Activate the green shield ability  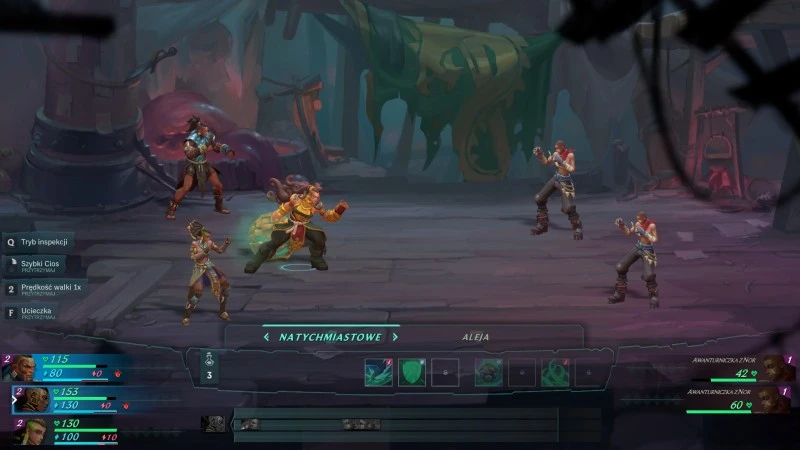click(x=412, y=372)
